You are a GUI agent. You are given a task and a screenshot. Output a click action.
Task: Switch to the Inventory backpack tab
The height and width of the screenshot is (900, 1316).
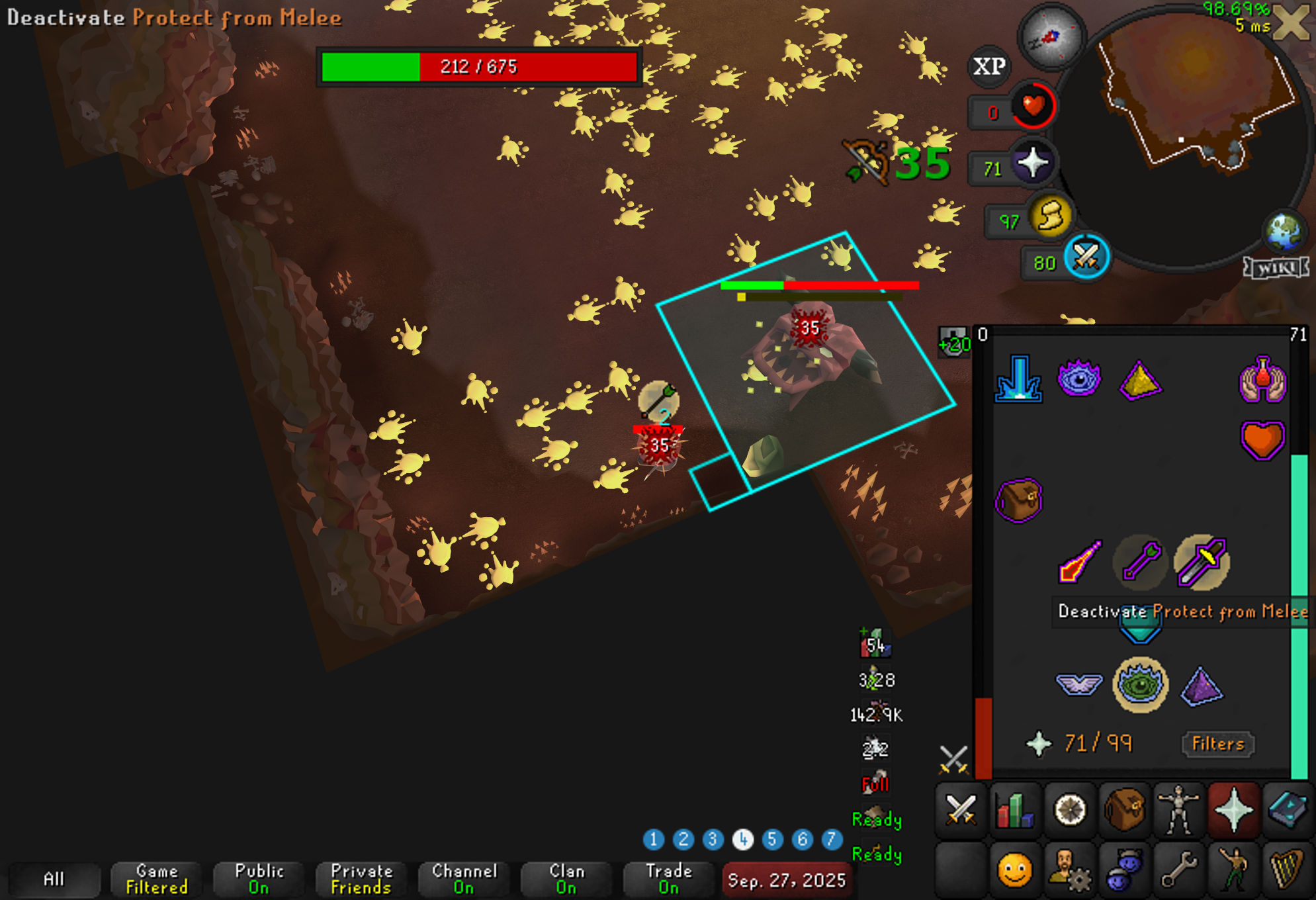pos(1123,809)
